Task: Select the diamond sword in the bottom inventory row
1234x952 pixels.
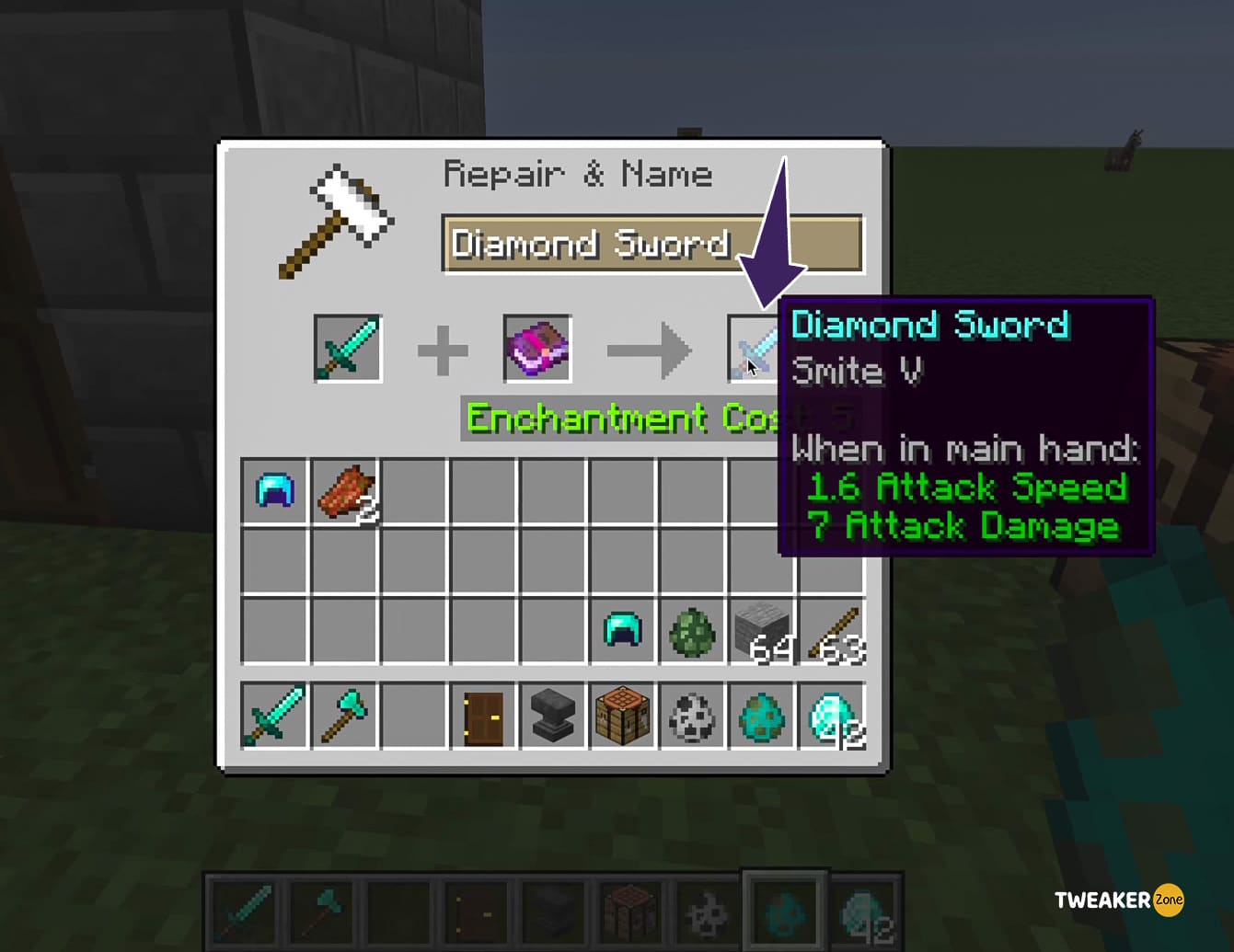Action: click(274, 715)
